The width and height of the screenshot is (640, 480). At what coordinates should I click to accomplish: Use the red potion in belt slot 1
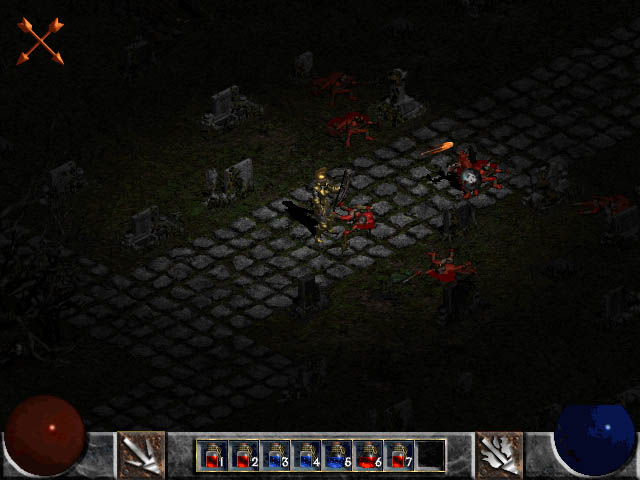coord(212,455)
